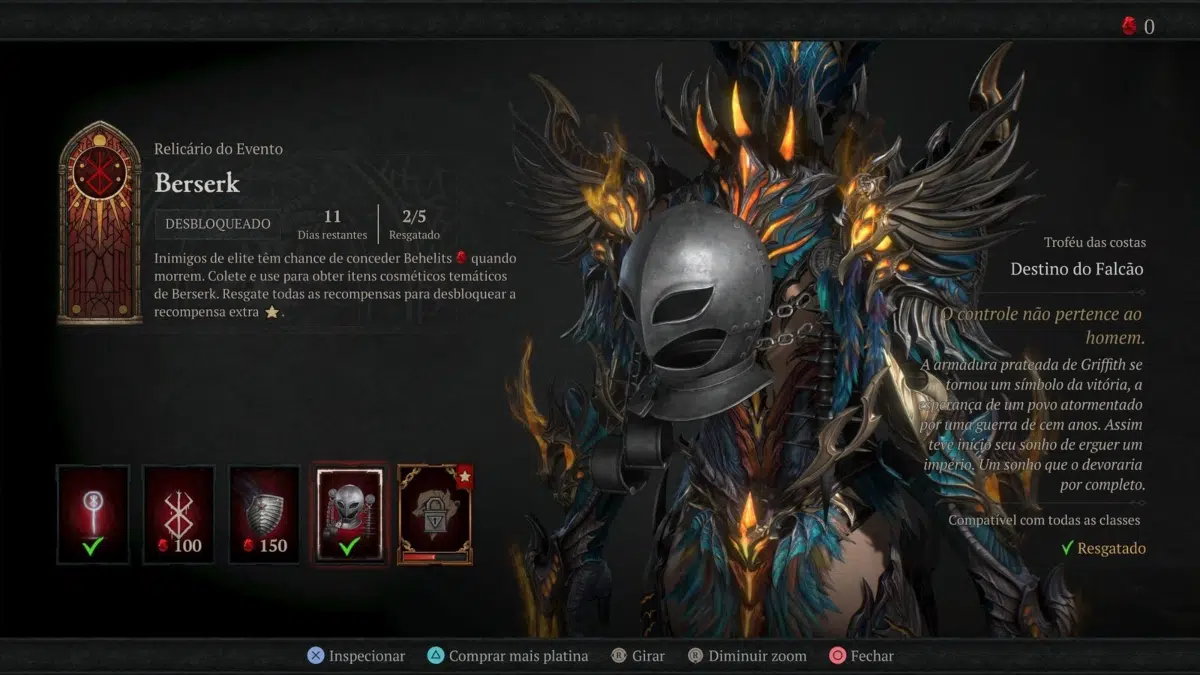Viewport: 1200px width, 675px height.
Task: Select the claimed Behelit pendant reward tile
Action: [93, 514]
